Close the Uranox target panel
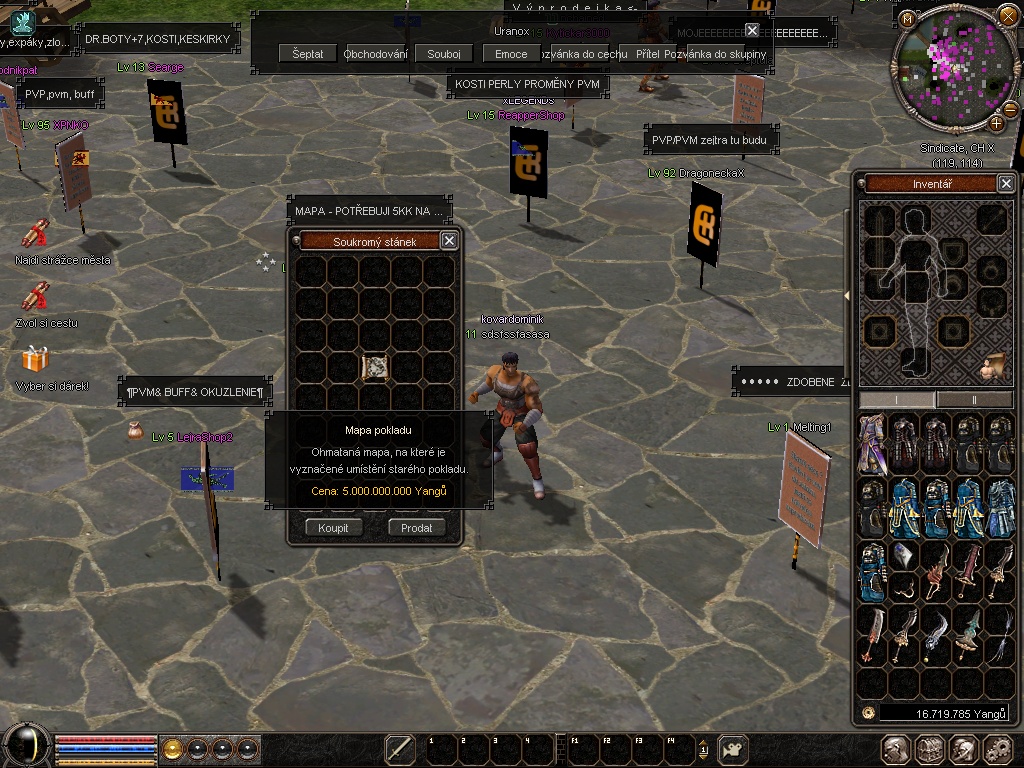Image resolution: width=1024 pixels, height=768 pixels. pos(752,31)
